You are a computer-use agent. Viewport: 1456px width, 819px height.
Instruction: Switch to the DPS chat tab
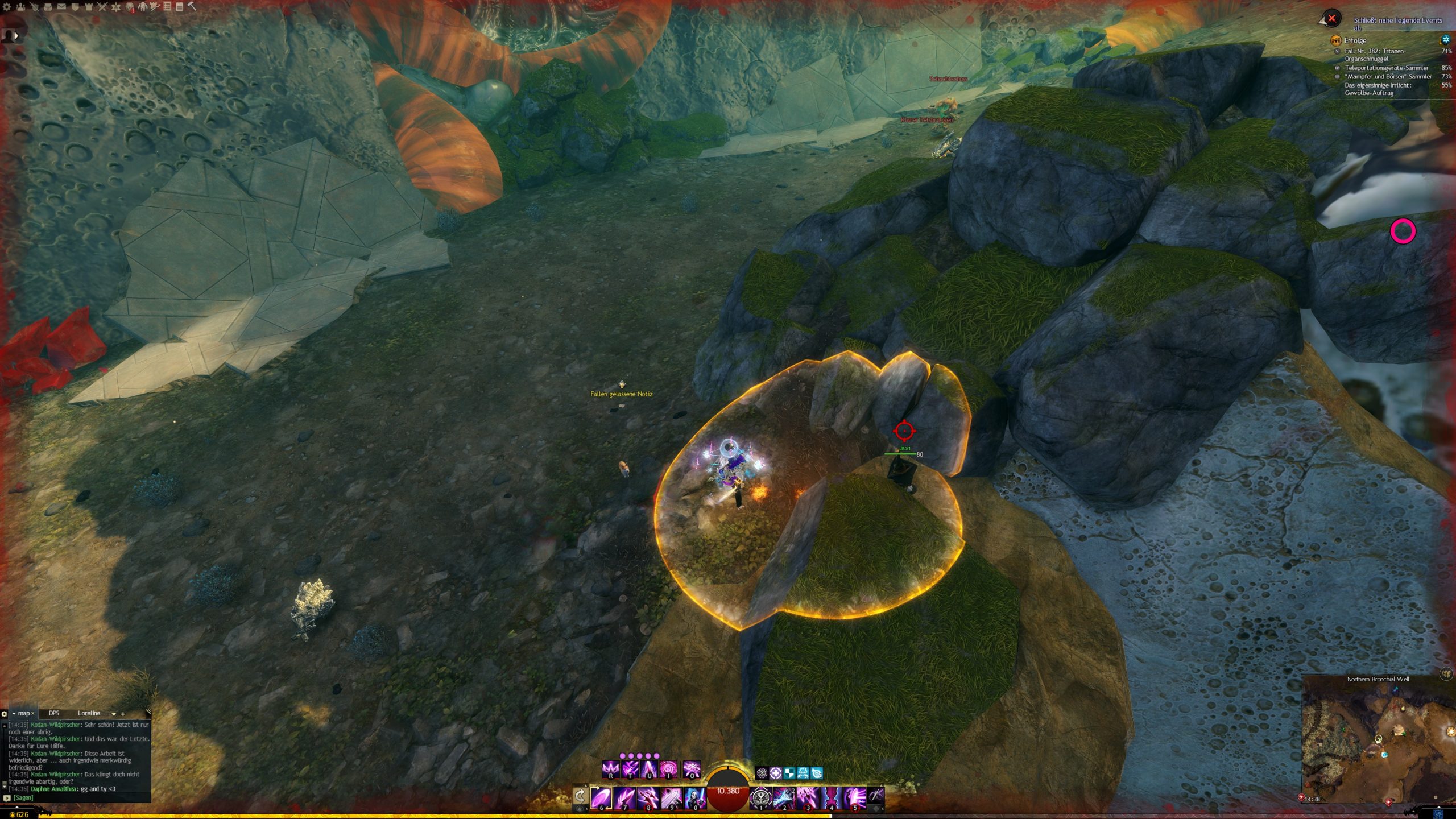point(54,713)
